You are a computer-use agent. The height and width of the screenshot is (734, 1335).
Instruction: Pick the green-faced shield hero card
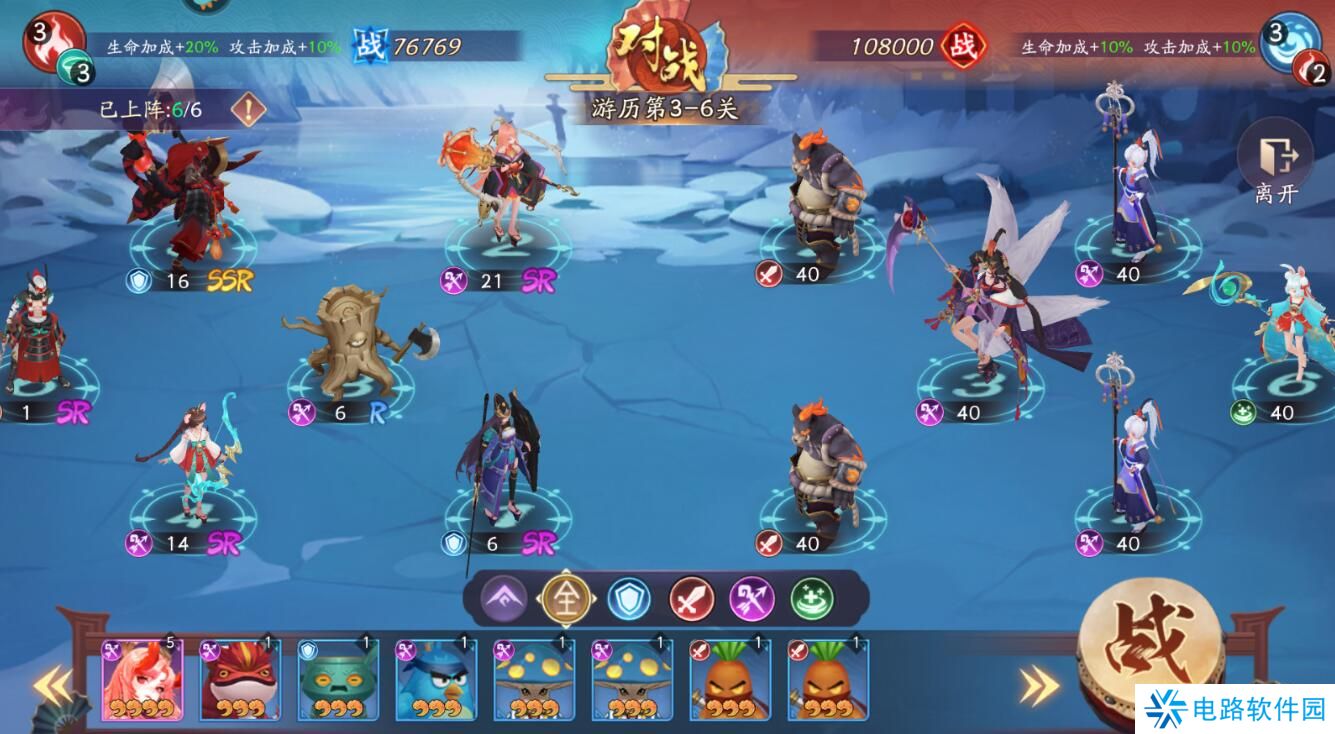[338, 681]
